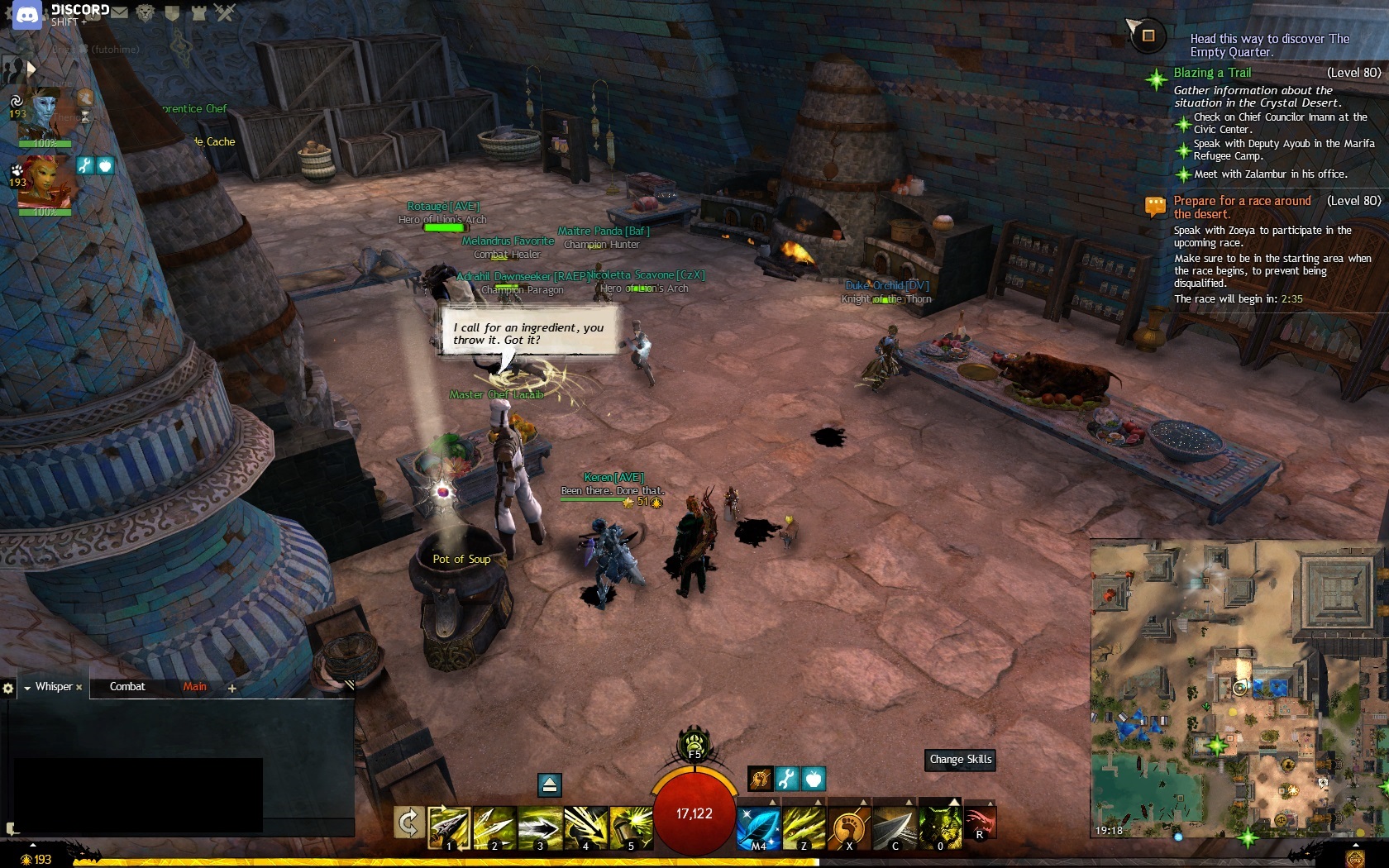Trigger the green beast elite skill
Image resolution: width=1389 pixels, height=868 pixels.
(x=940, y=827)
